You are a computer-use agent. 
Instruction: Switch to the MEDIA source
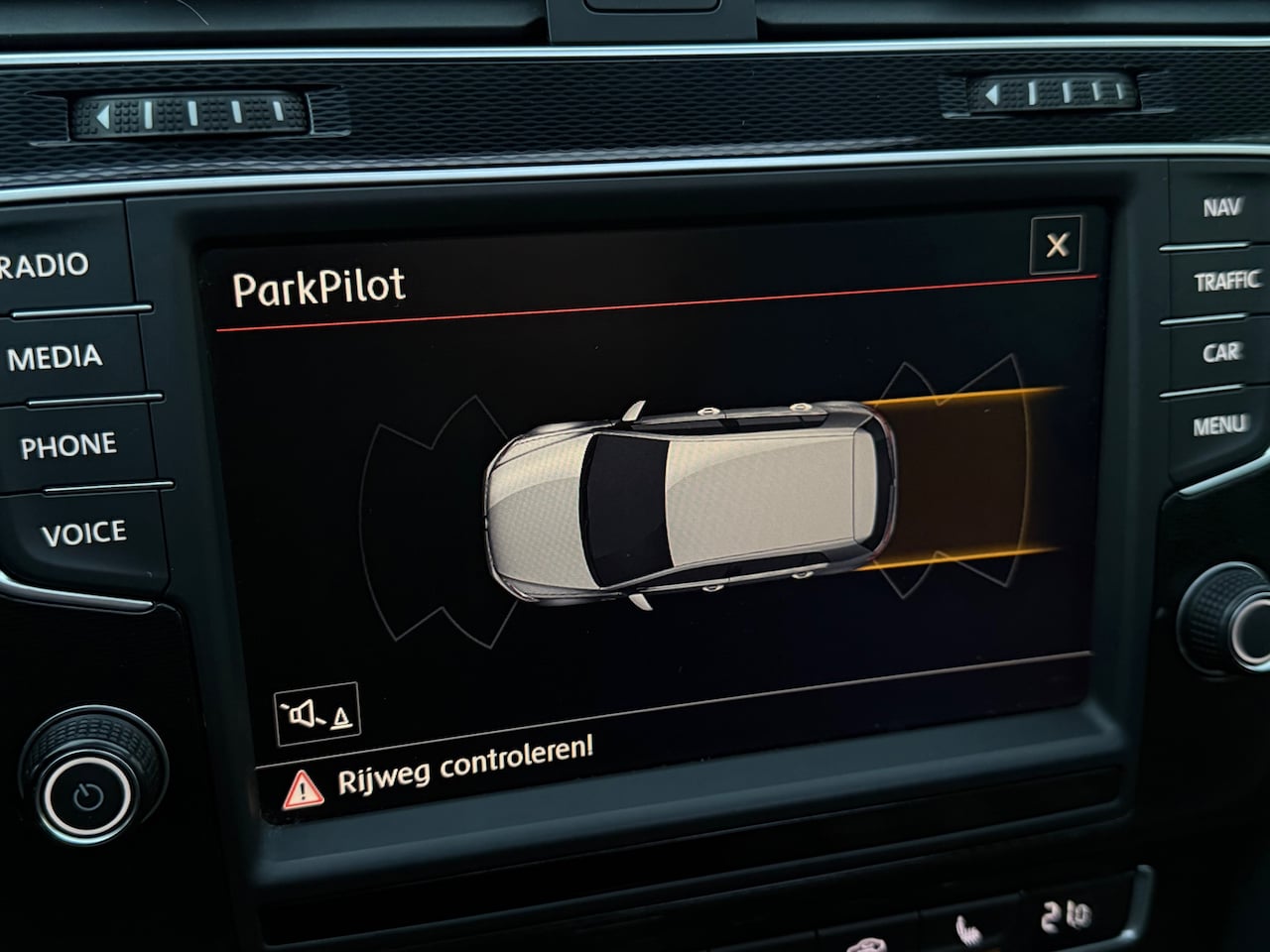[x=56, y=357]
